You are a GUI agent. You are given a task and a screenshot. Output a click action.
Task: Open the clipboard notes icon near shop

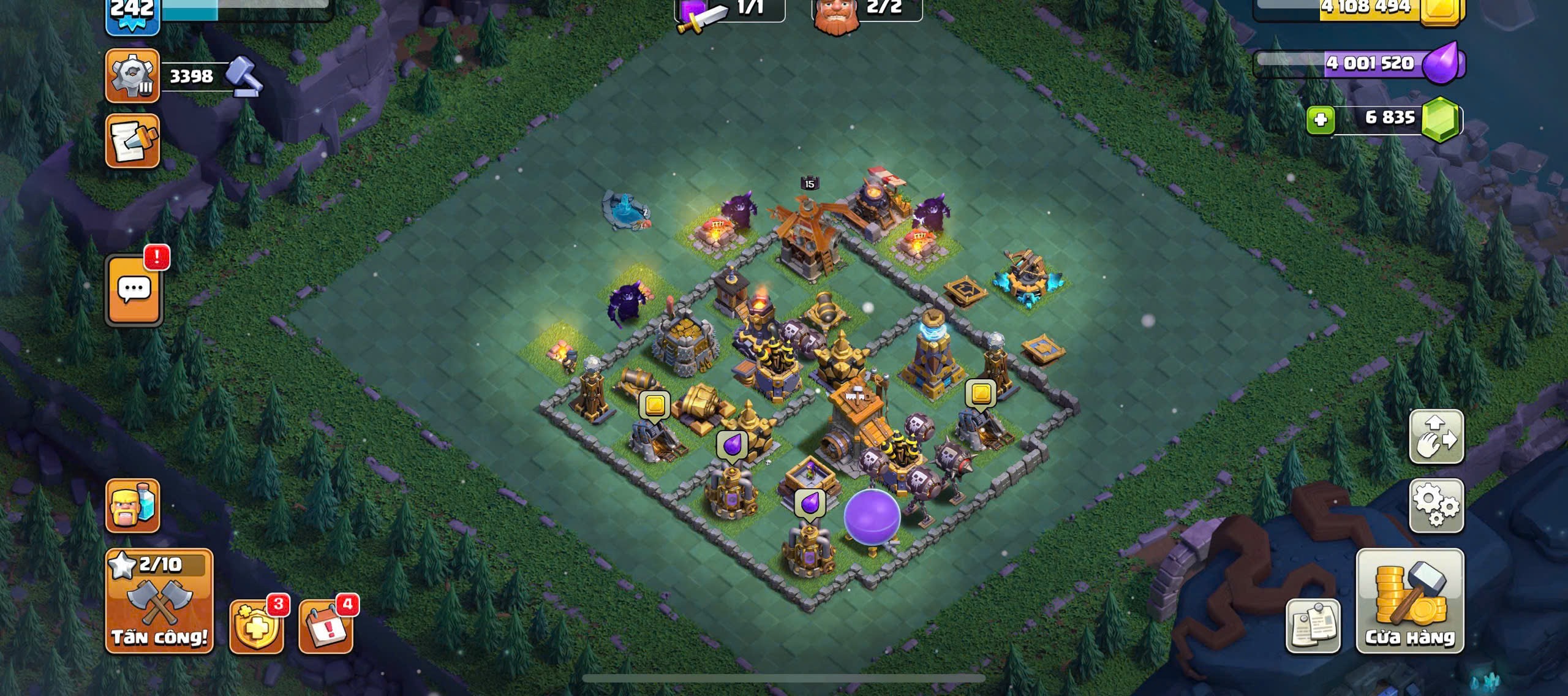pos(1313,626)
